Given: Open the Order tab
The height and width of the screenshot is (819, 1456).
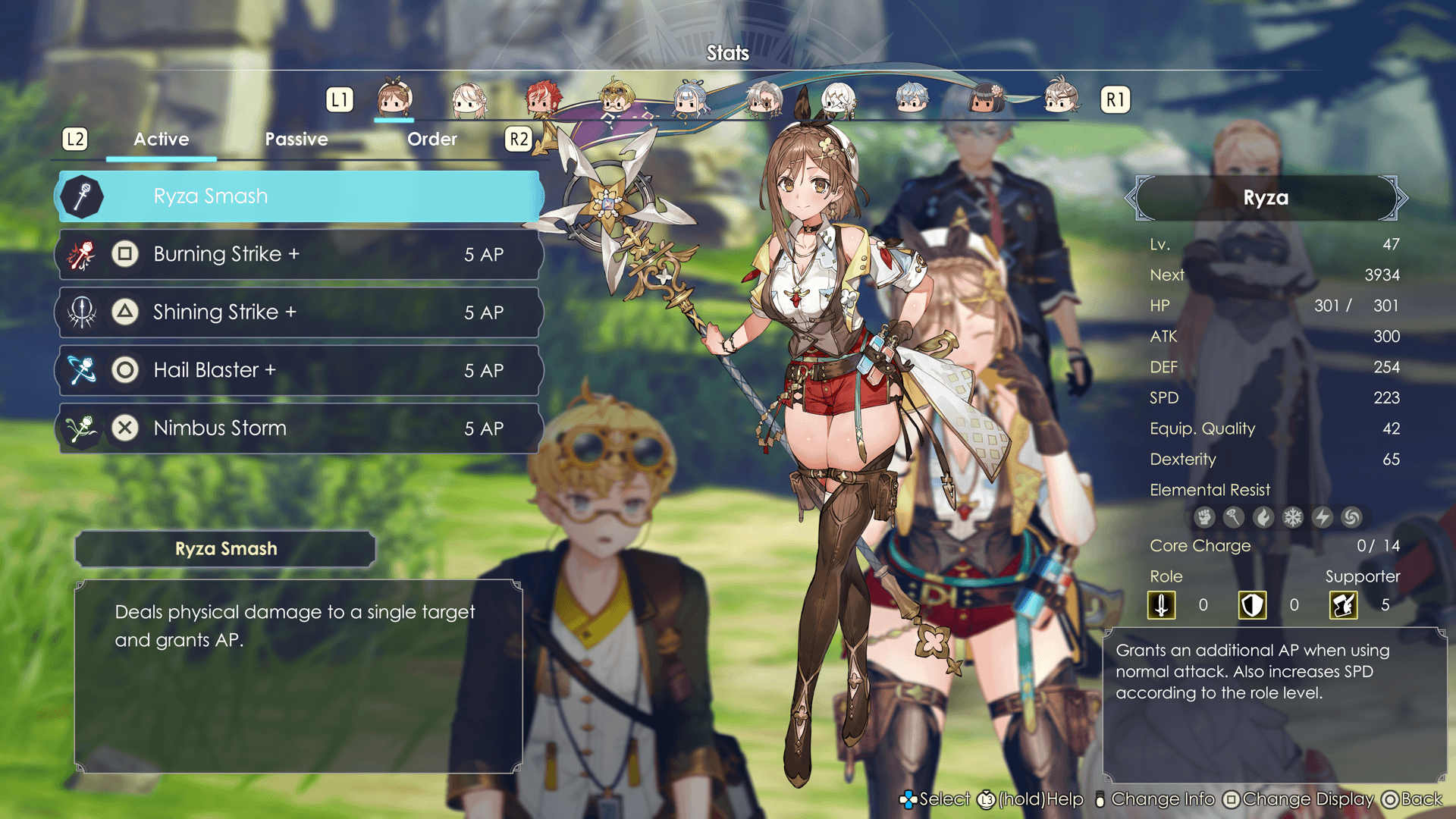Looking at the screenshot, I should (x=431, y=140).
